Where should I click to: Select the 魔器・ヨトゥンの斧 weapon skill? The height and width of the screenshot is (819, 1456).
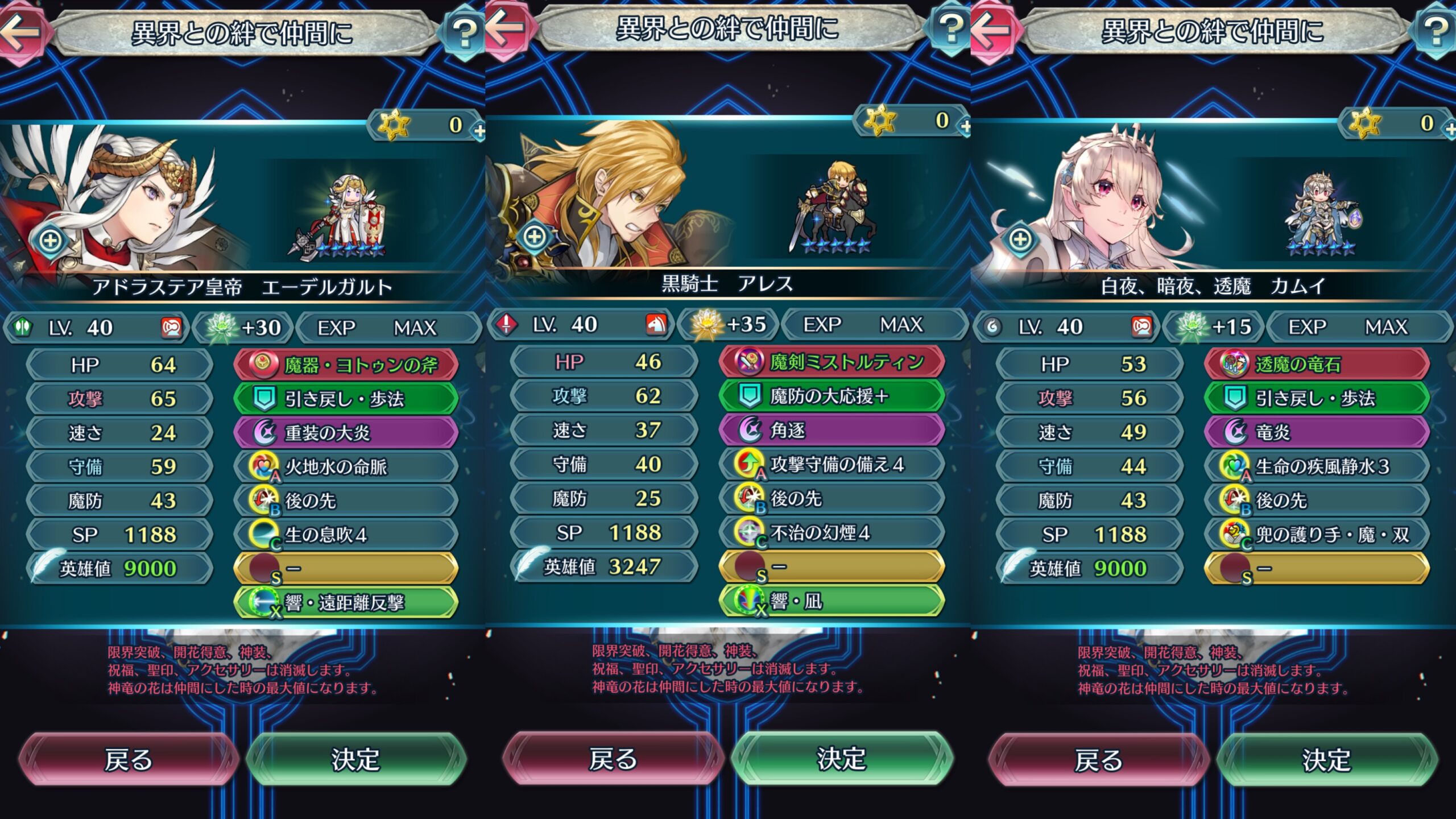pos(346,365)
